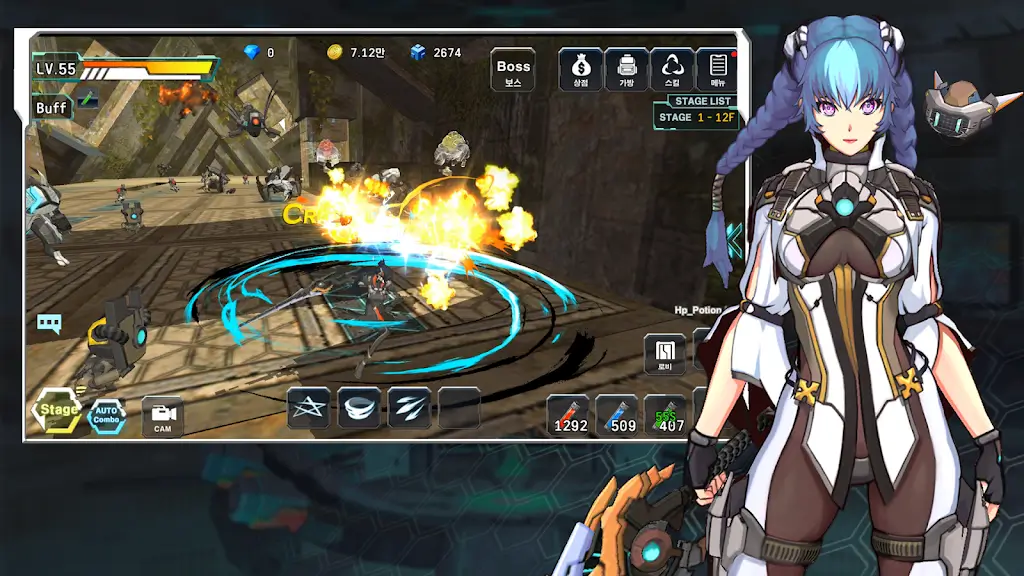
Task: Open the money bag shop
Action: pos(580,70)
